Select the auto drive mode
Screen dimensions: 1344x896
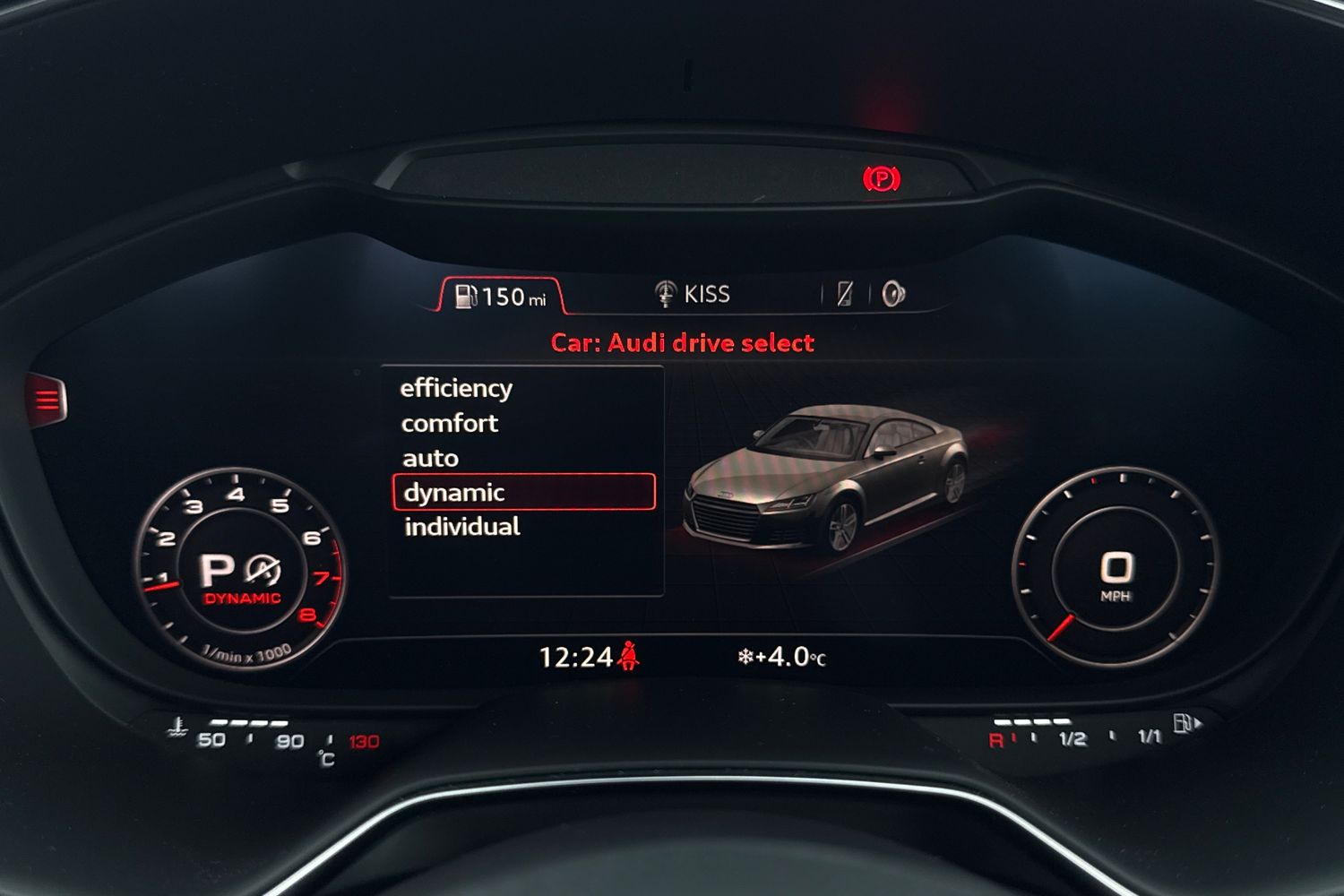(431, 457)
